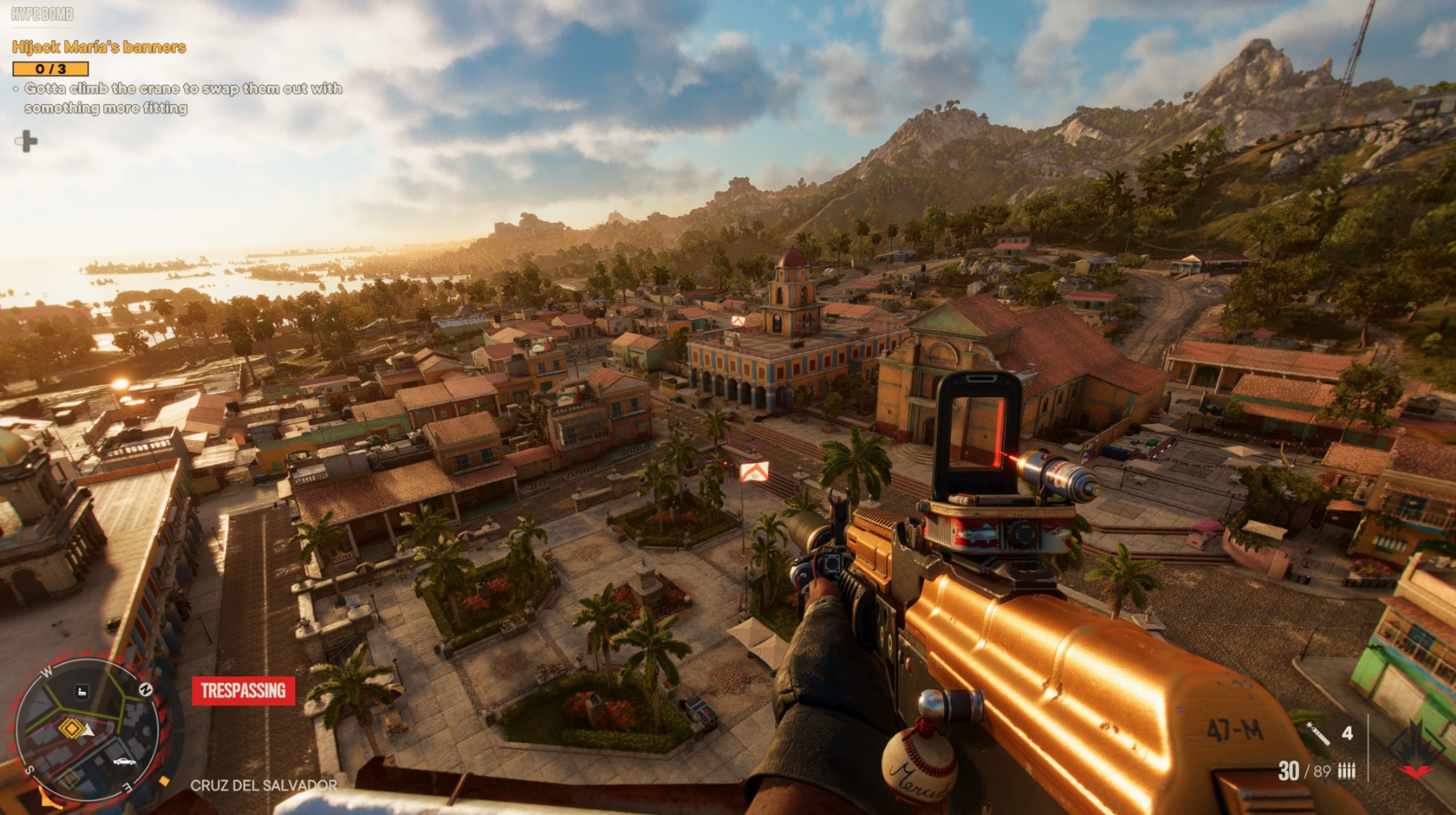1456x815 pixels.
Task: Select the building icon on the minimap
Action: (x=82, y=690)
